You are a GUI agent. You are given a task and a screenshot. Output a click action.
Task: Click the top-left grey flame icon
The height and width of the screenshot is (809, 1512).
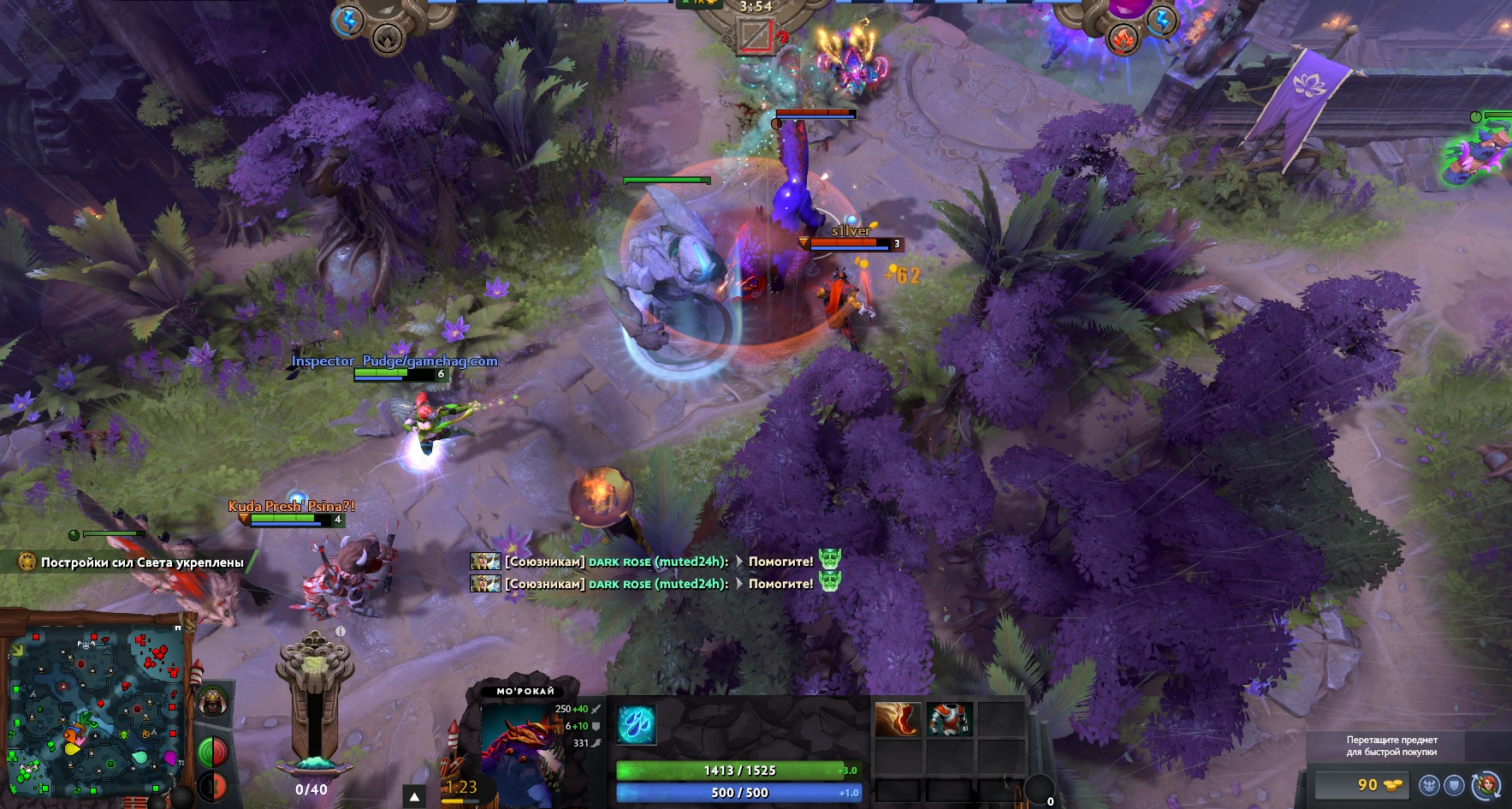coord(388,38)
